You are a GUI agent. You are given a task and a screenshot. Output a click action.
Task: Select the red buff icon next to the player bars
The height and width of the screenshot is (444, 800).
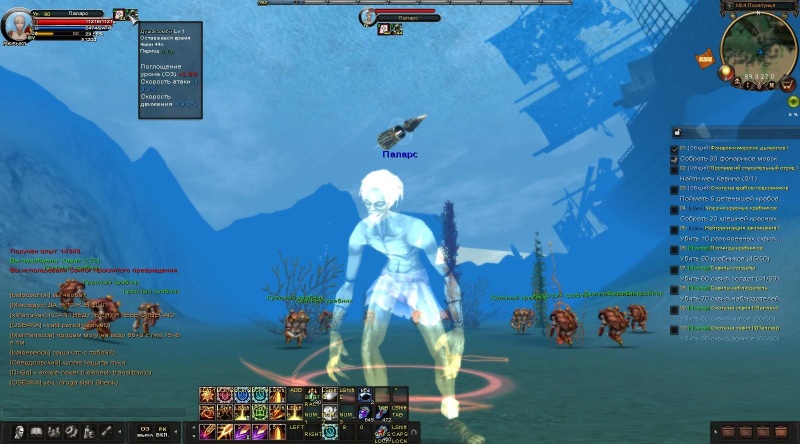(x=119, y=15)
